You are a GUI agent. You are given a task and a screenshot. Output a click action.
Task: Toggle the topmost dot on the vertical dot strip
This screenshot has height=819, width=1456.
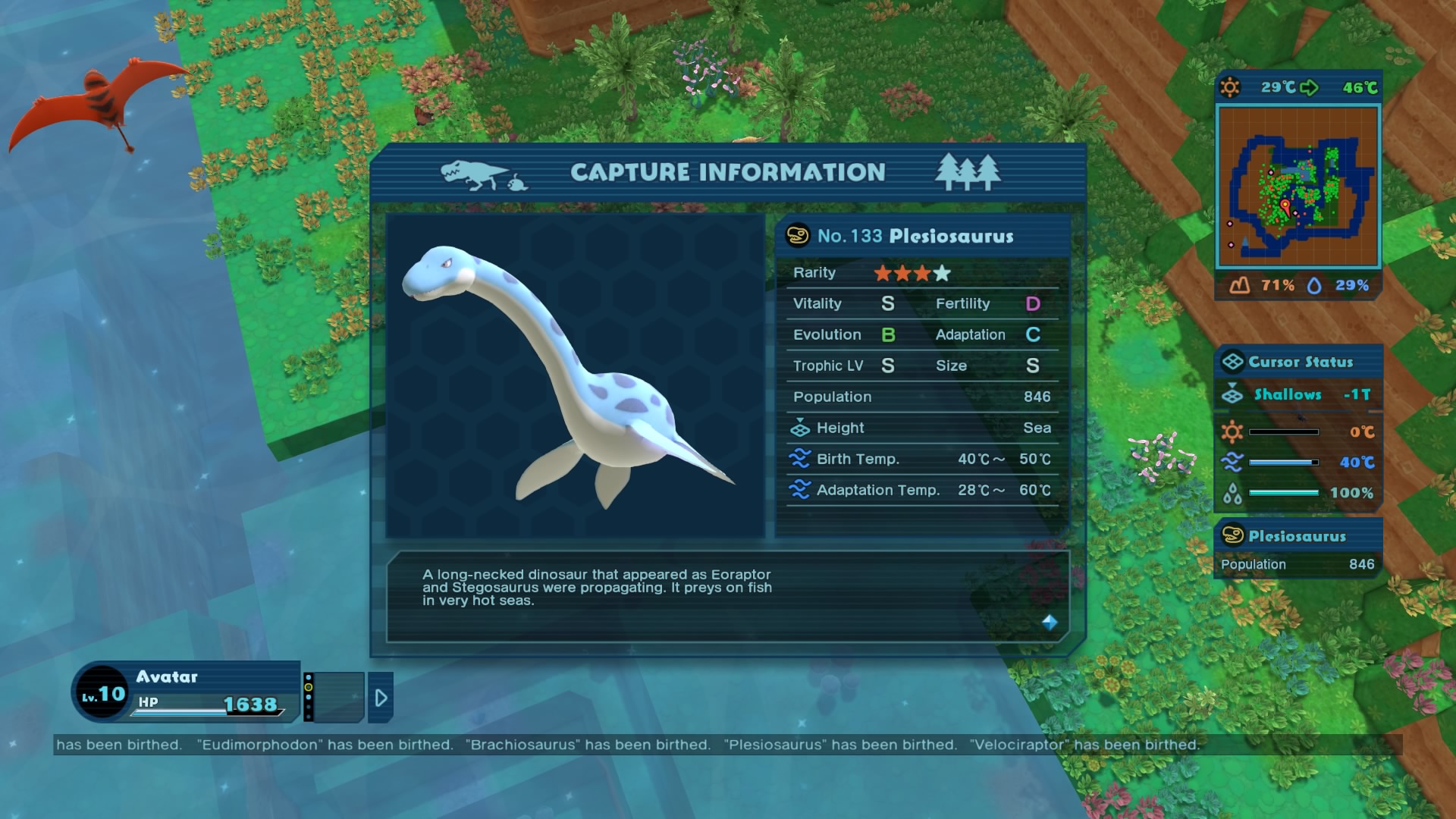(309, 677)
